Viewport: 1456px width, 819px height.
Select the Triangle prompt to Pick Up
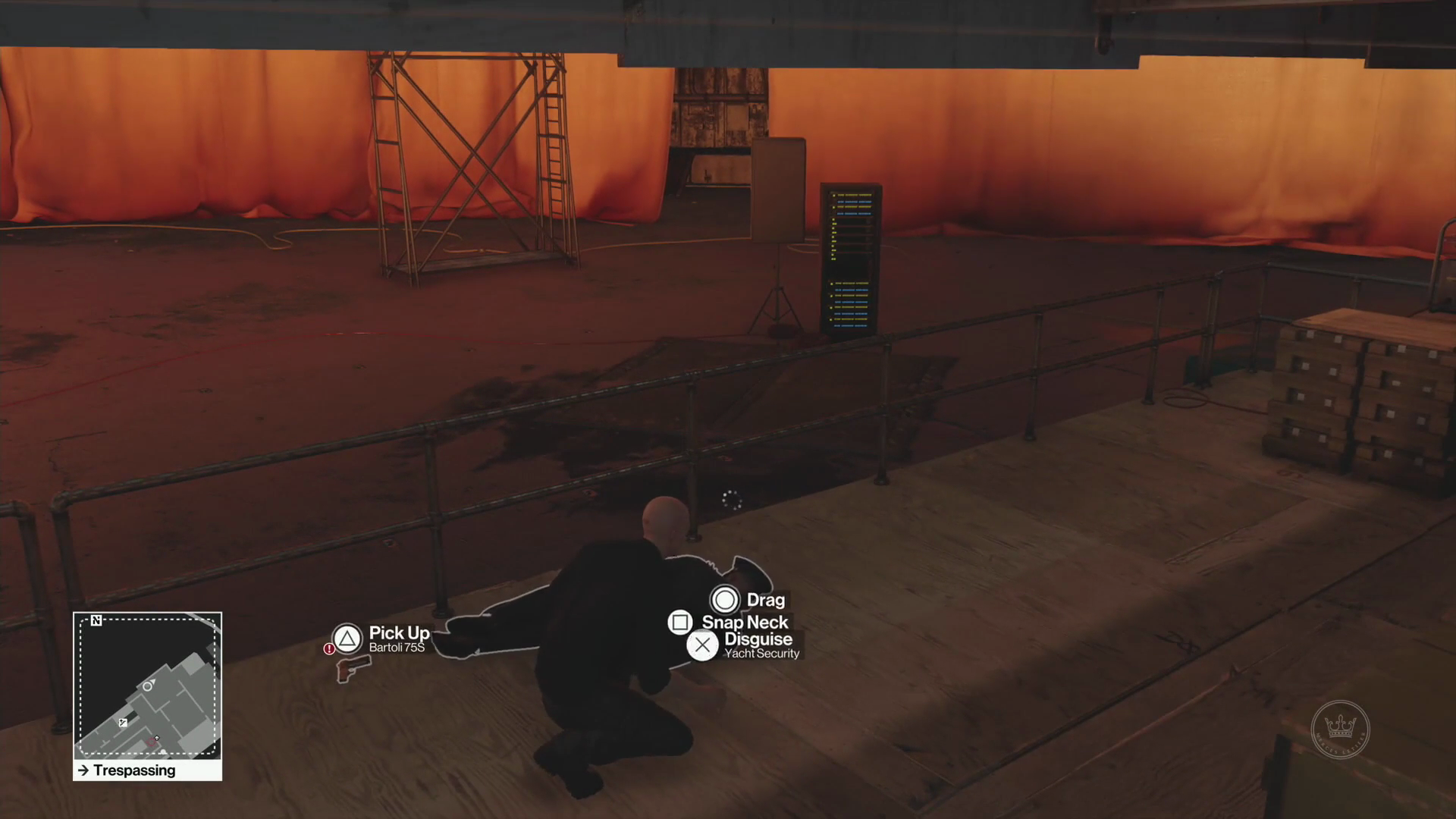(347, 639)
